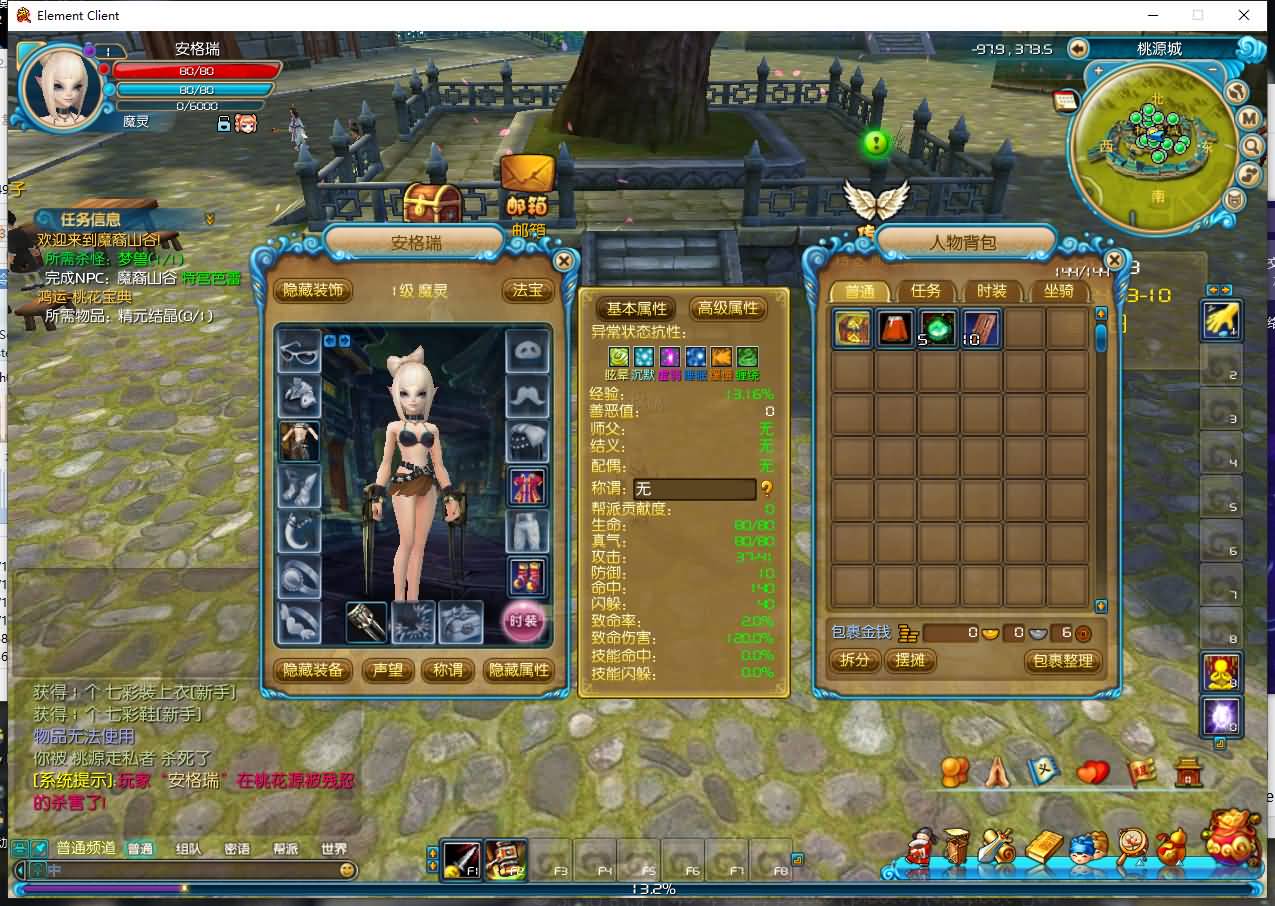This screenshot has height=906, width=1275.
Task: Open the 法宝 panel
Action: pyautogui.click(x=527, y=290)
